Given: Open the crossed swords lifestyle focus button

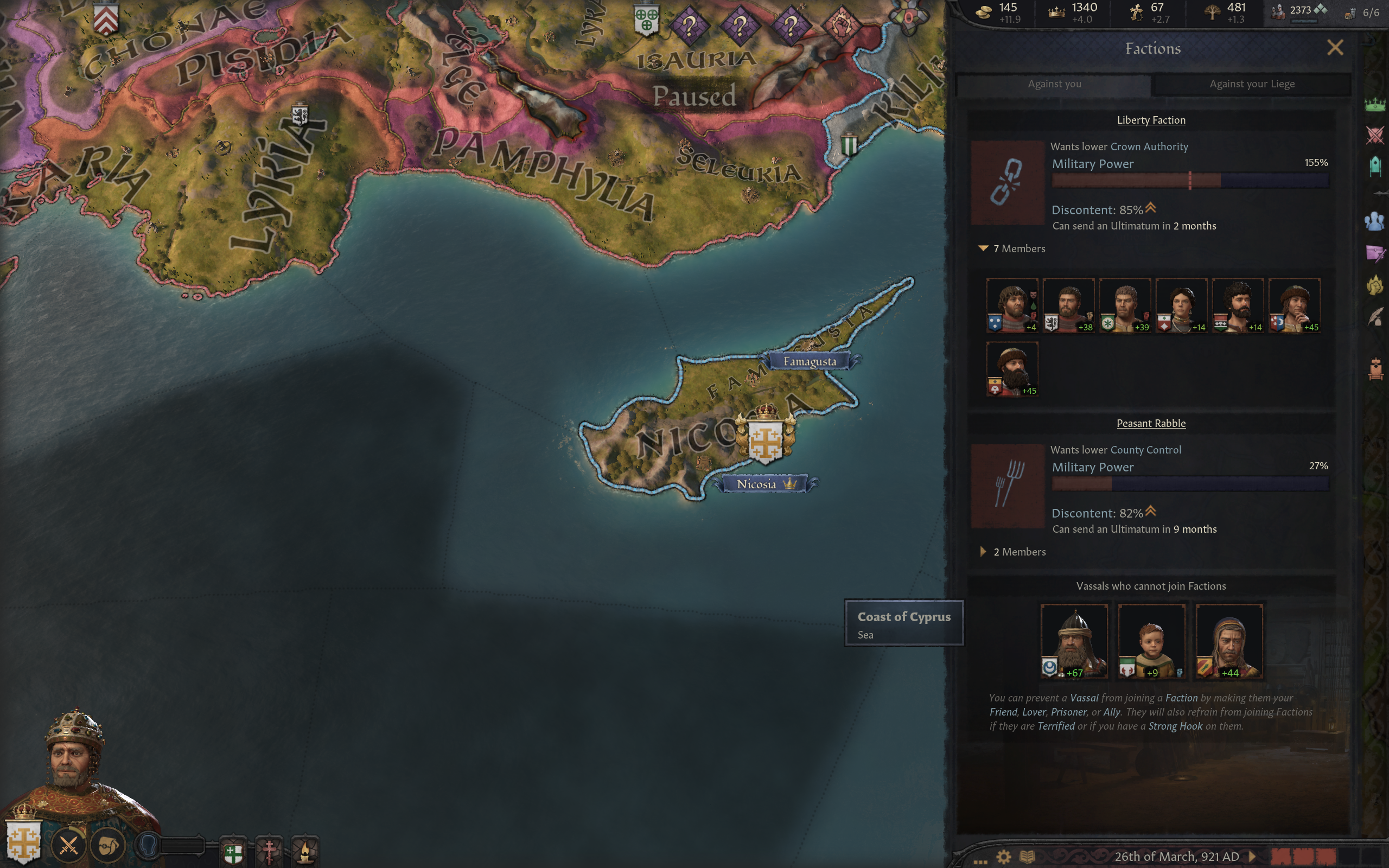Looking at the screenshot, I should (69, 846).
